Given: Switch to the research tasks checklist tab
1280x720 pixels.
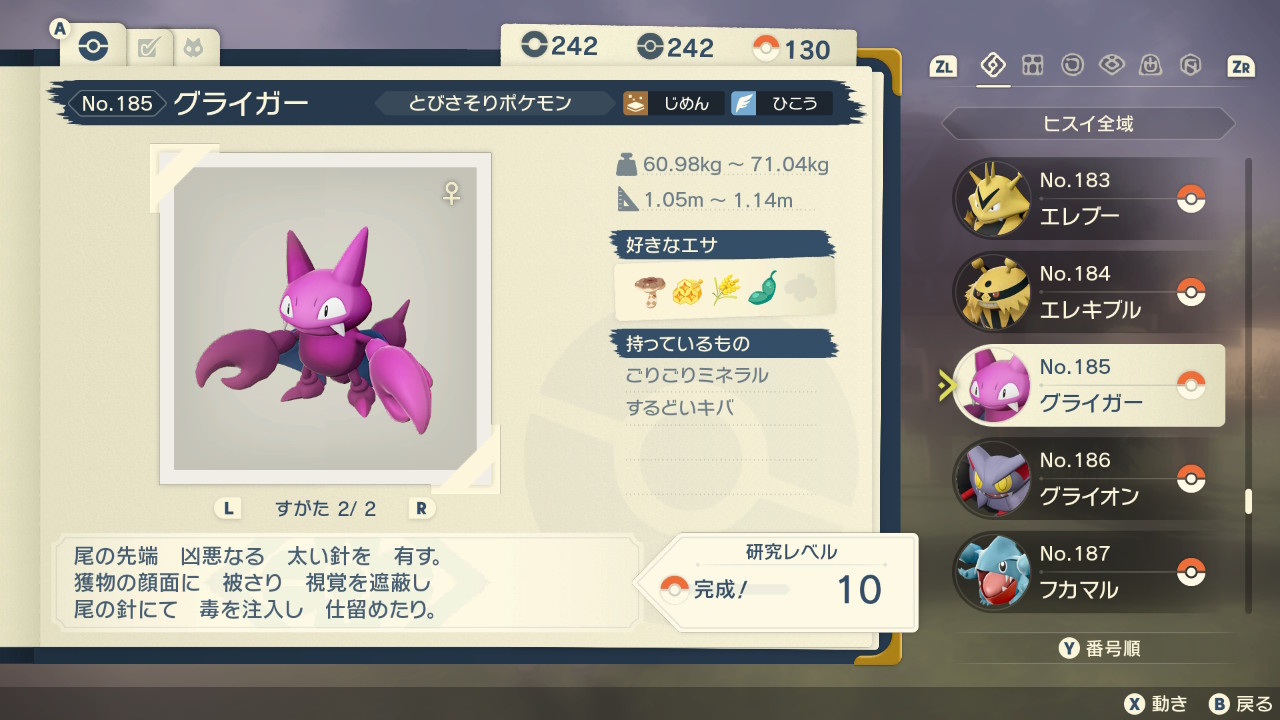Looking at the screenshot, I should 149,47.
